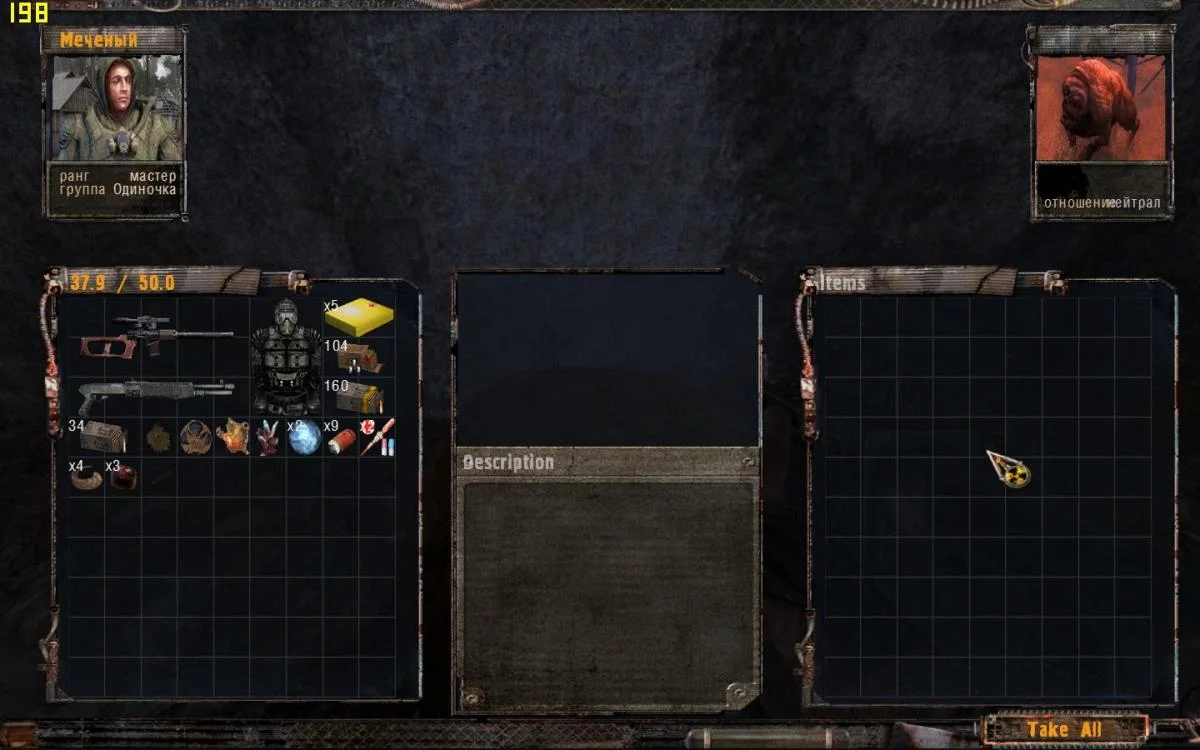The image size is (1200, 750).
Task: Select the ammo crate with 34 rounds
Action: click(103, 437)
